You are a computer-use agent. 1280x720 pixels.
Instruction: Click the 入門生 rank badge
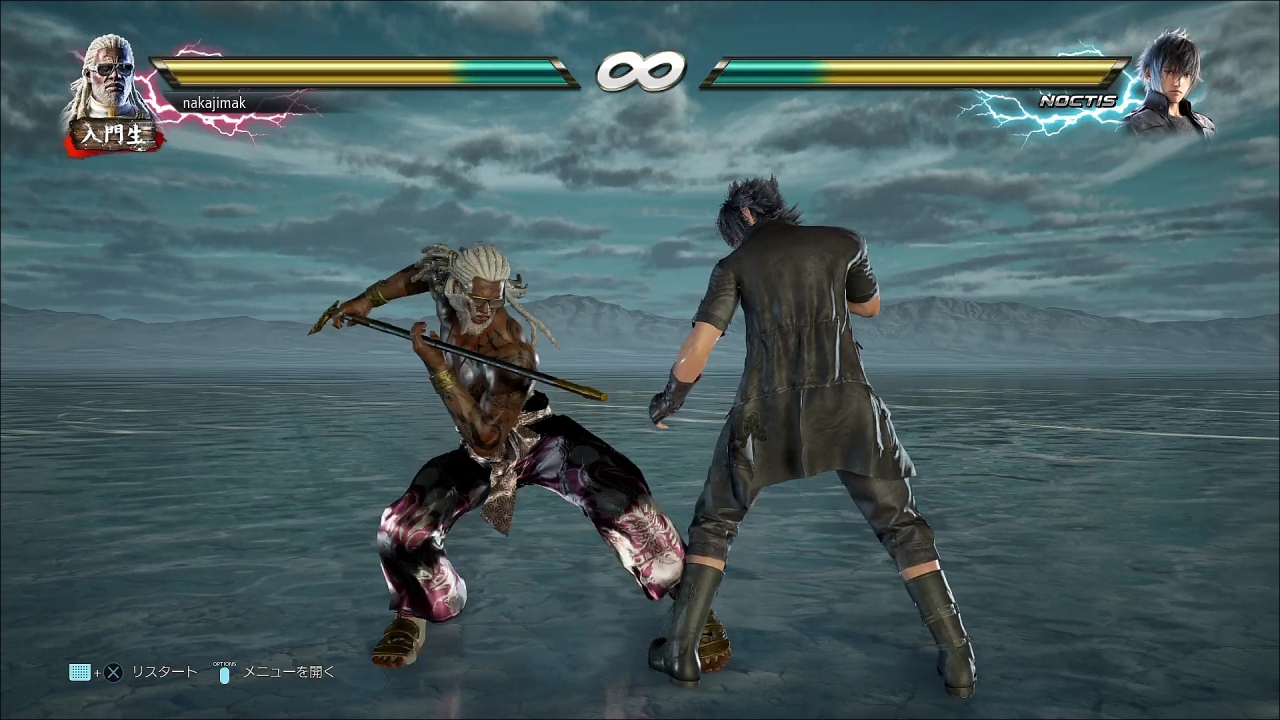112,136
